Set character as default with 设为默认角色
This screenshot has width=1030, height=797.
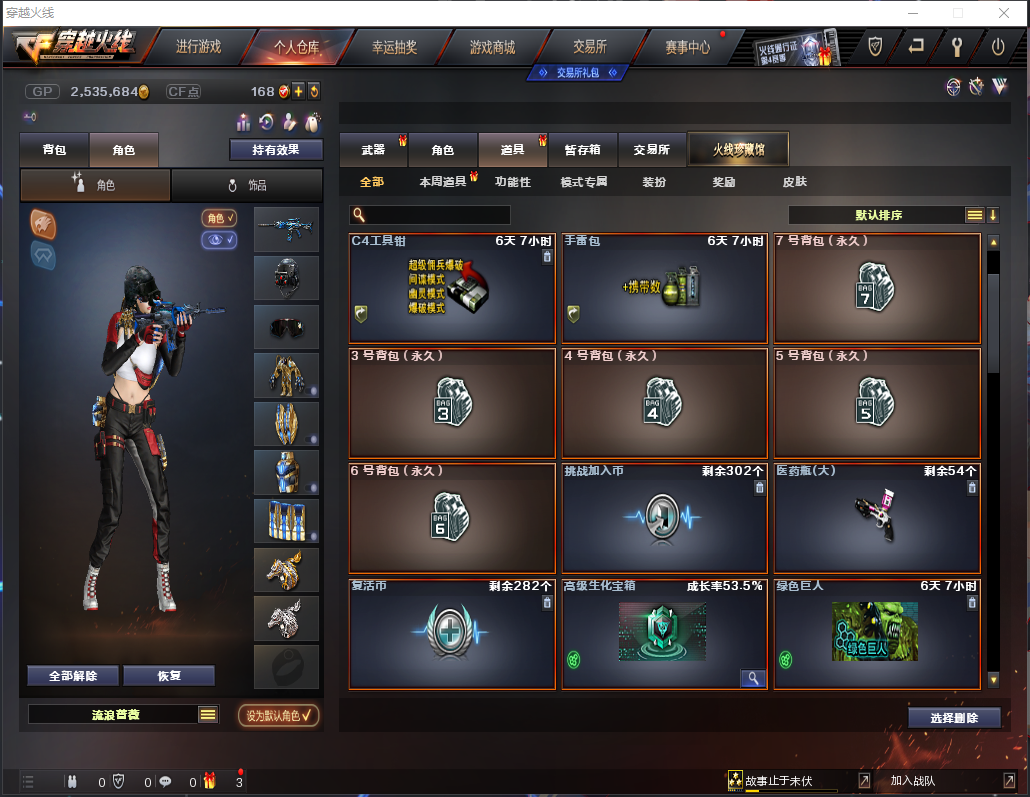pos(279,715)
